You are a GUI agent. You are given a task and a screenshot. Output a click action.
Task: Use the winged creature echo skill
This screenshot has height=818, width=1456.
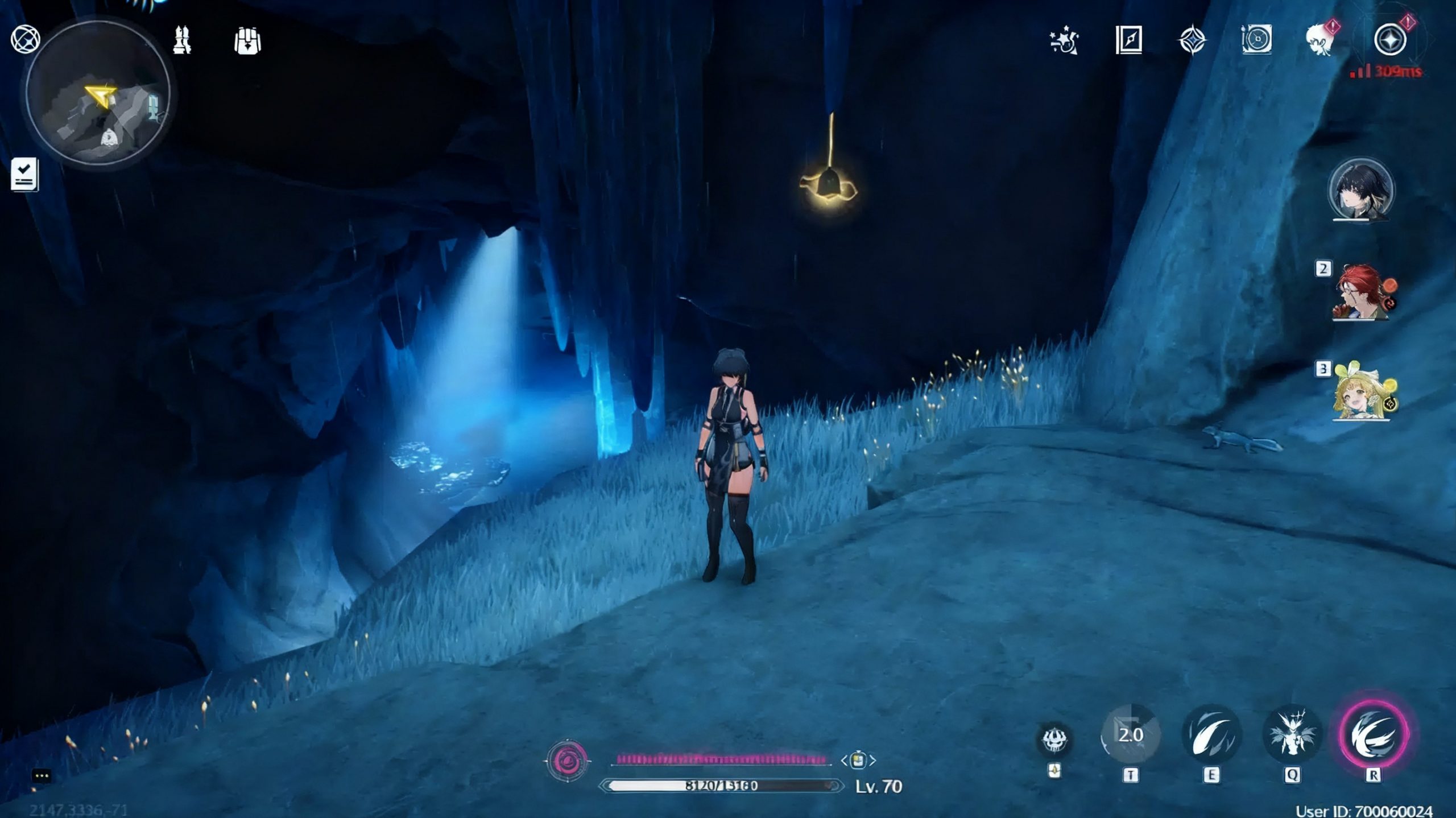click(x=1292, y=735)
